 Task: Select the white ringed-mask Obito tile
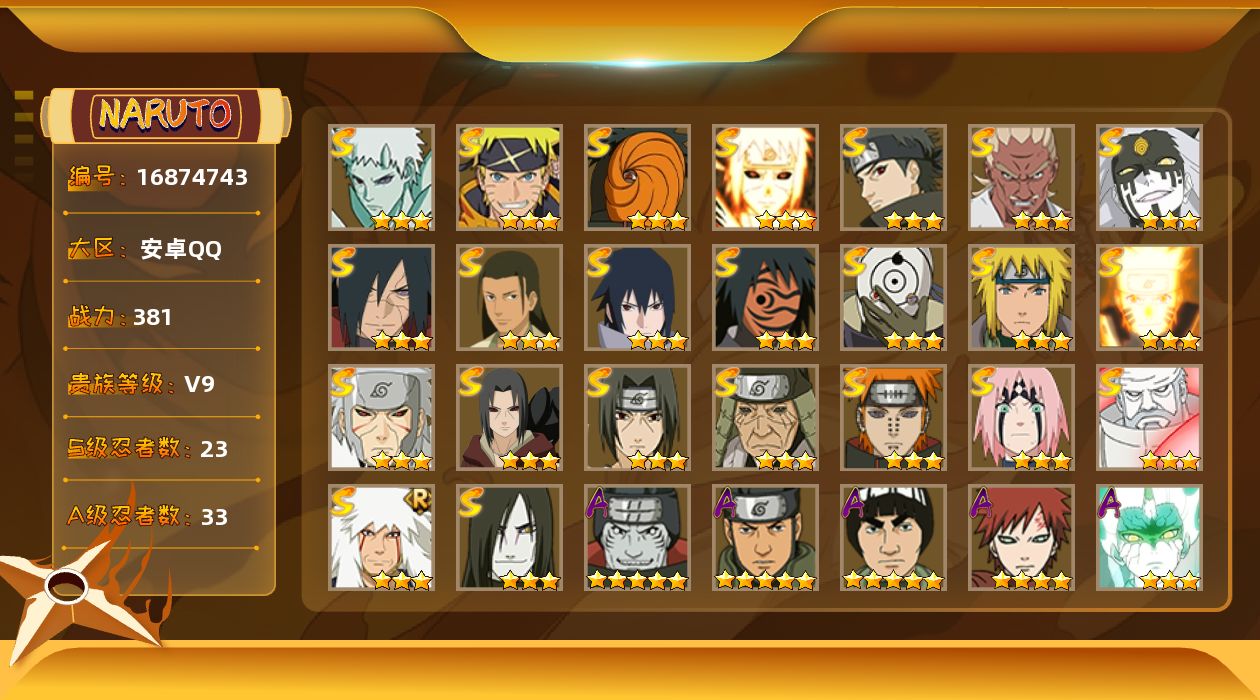tap(893, 297)
